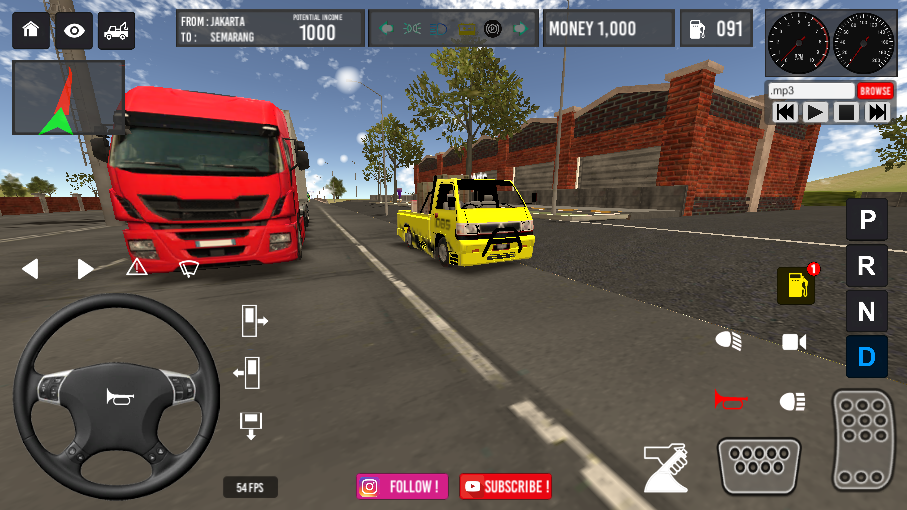Image resolution: width=907 pixels, height=510 pixels.
Task: Toggle the windshield wipers
Action: coord(189,267)
